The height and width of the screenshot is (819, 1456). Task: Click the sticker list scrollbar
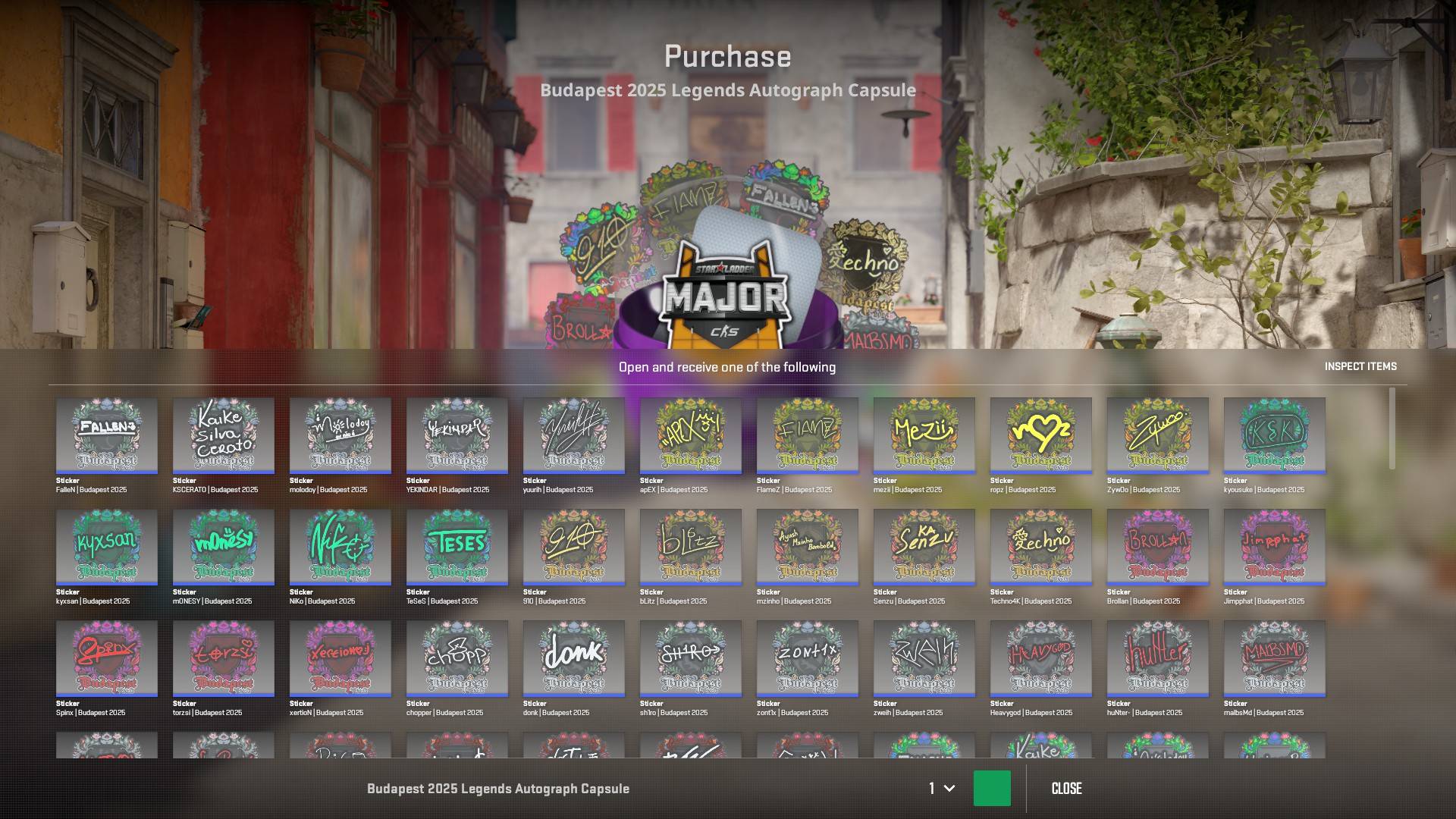click(x=1392, y=428)
